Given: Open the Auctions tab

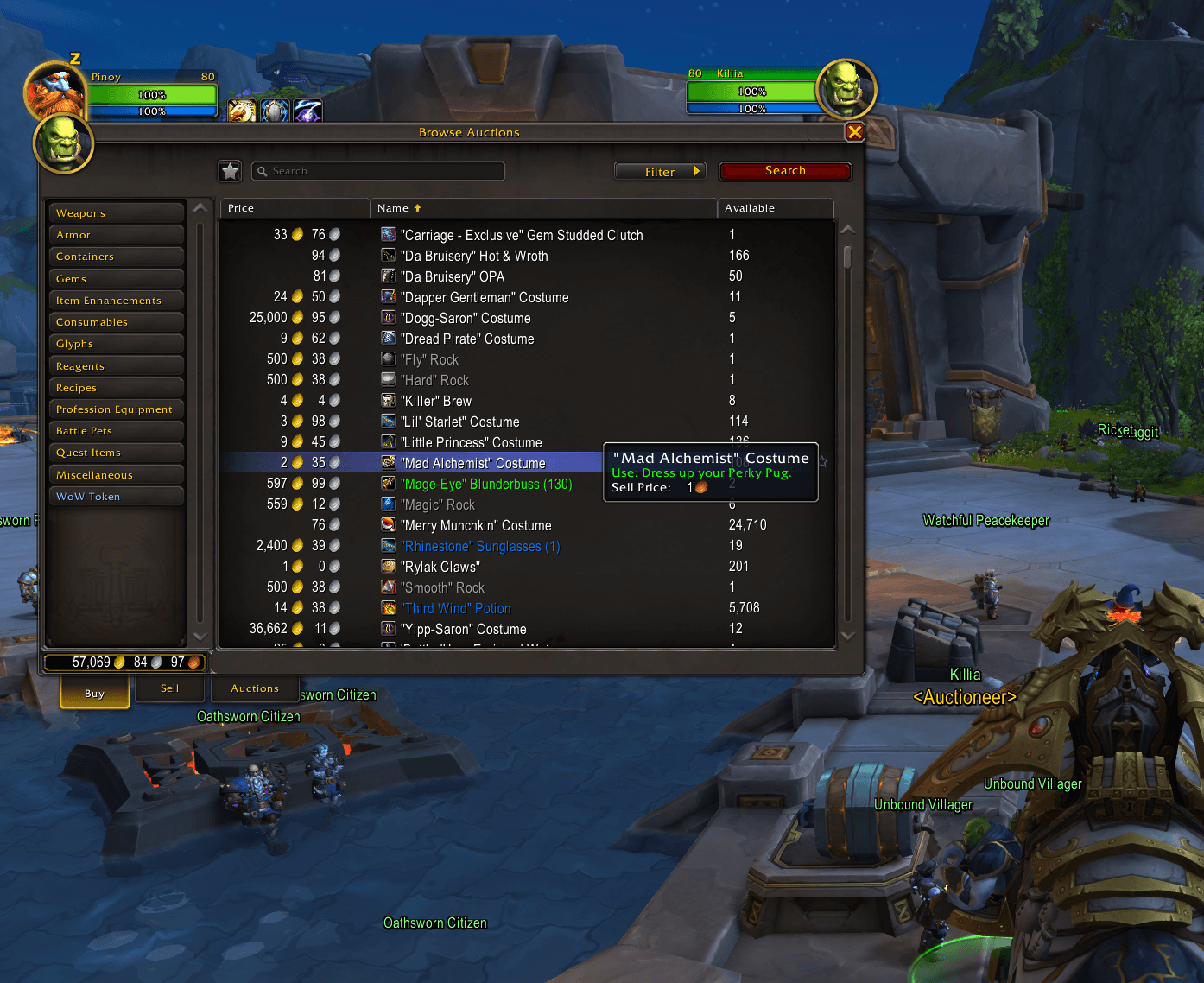Looking at the screenshot, I should (254, 688).
